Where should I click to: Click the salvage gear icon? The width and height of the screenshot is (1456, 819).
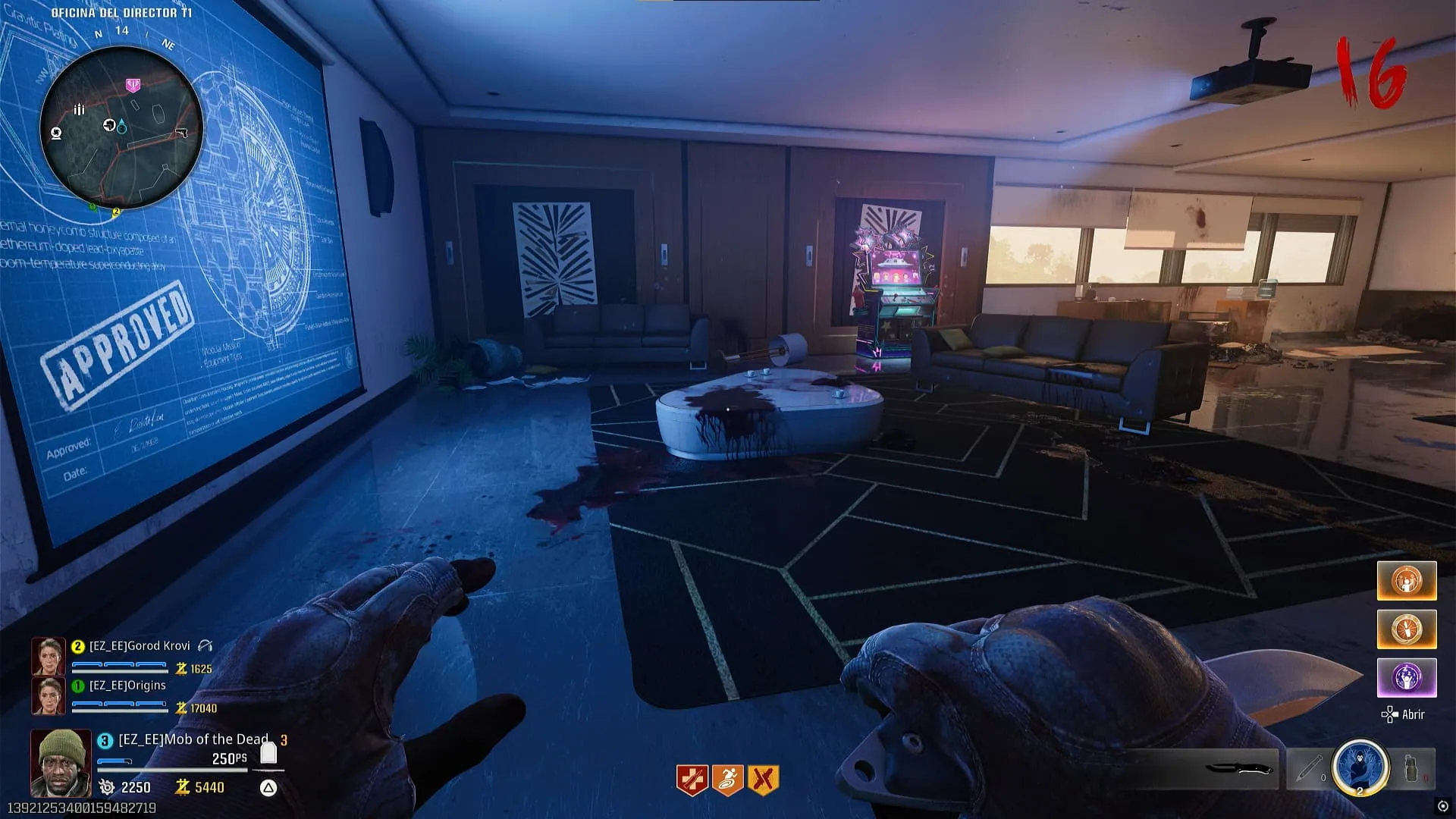108,787
